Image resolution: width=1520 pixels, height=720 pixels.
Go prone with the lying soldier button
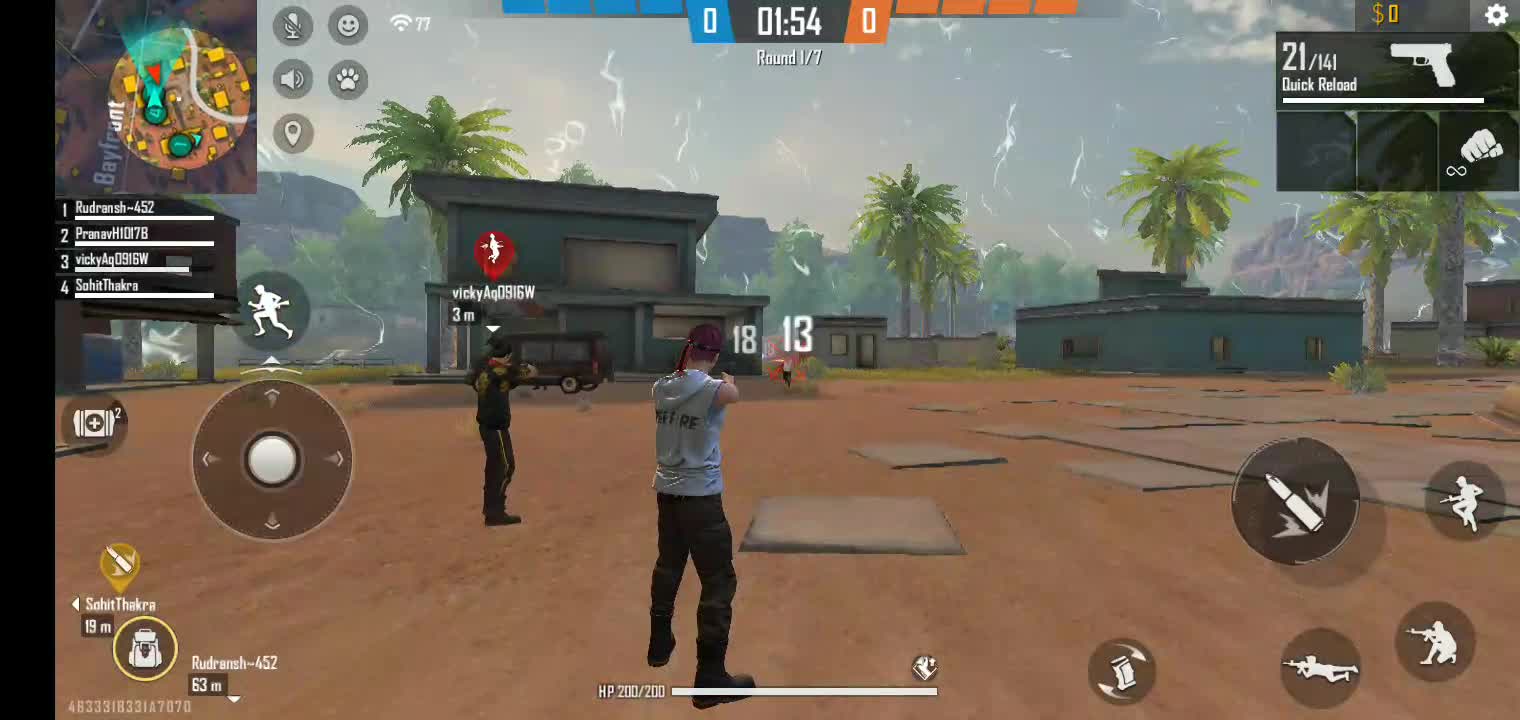[1321, 667]
